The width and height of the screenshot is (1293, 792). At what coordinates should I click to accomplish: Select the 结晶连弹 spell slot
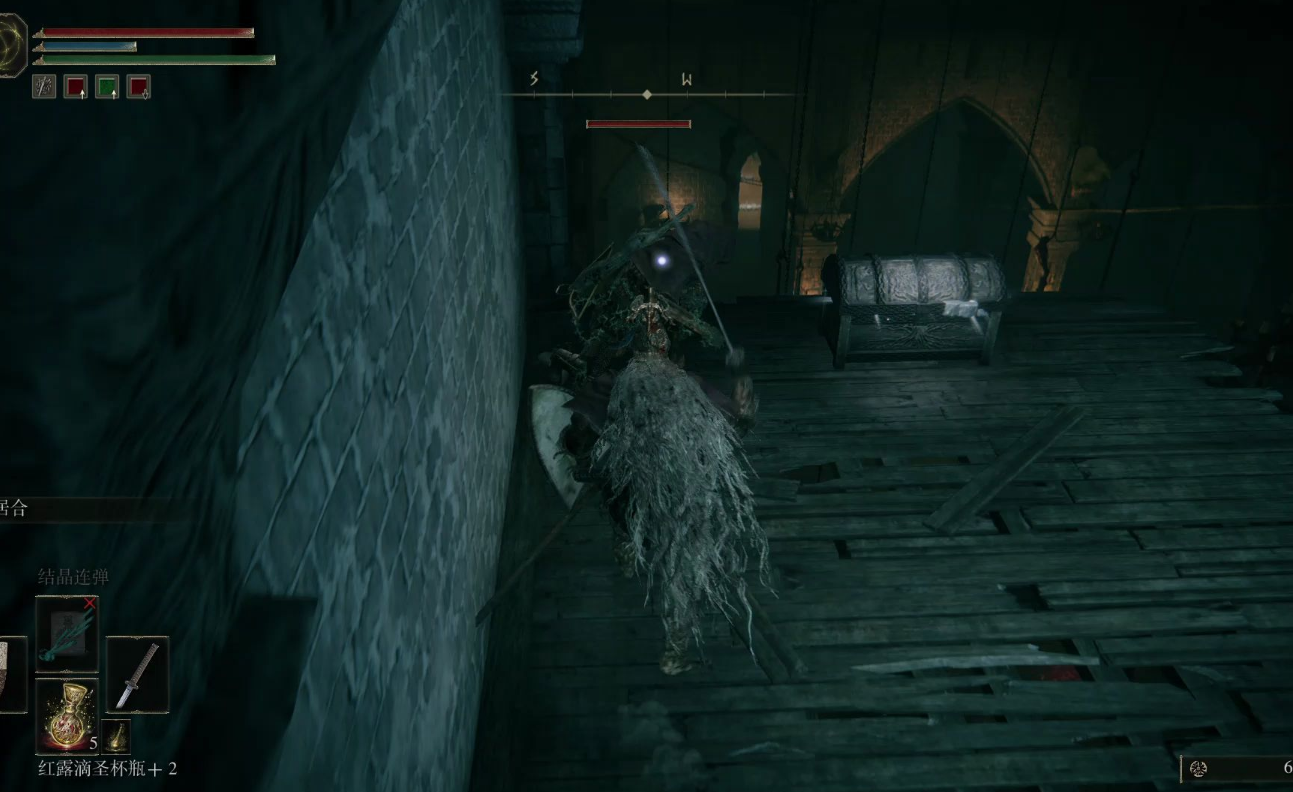click(67, 634)
